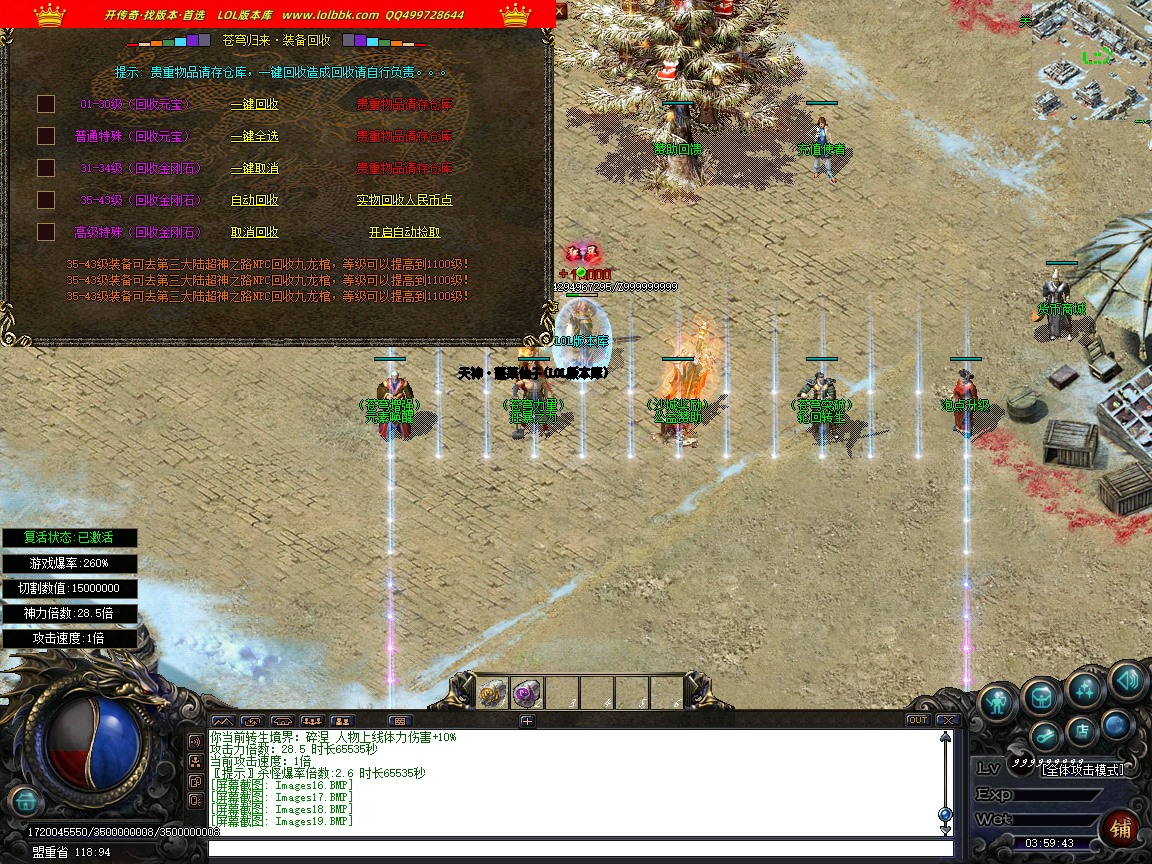Click the red 铺 stall button
This screenshot has width=1152, height=864.
(x=1121, y=829)
